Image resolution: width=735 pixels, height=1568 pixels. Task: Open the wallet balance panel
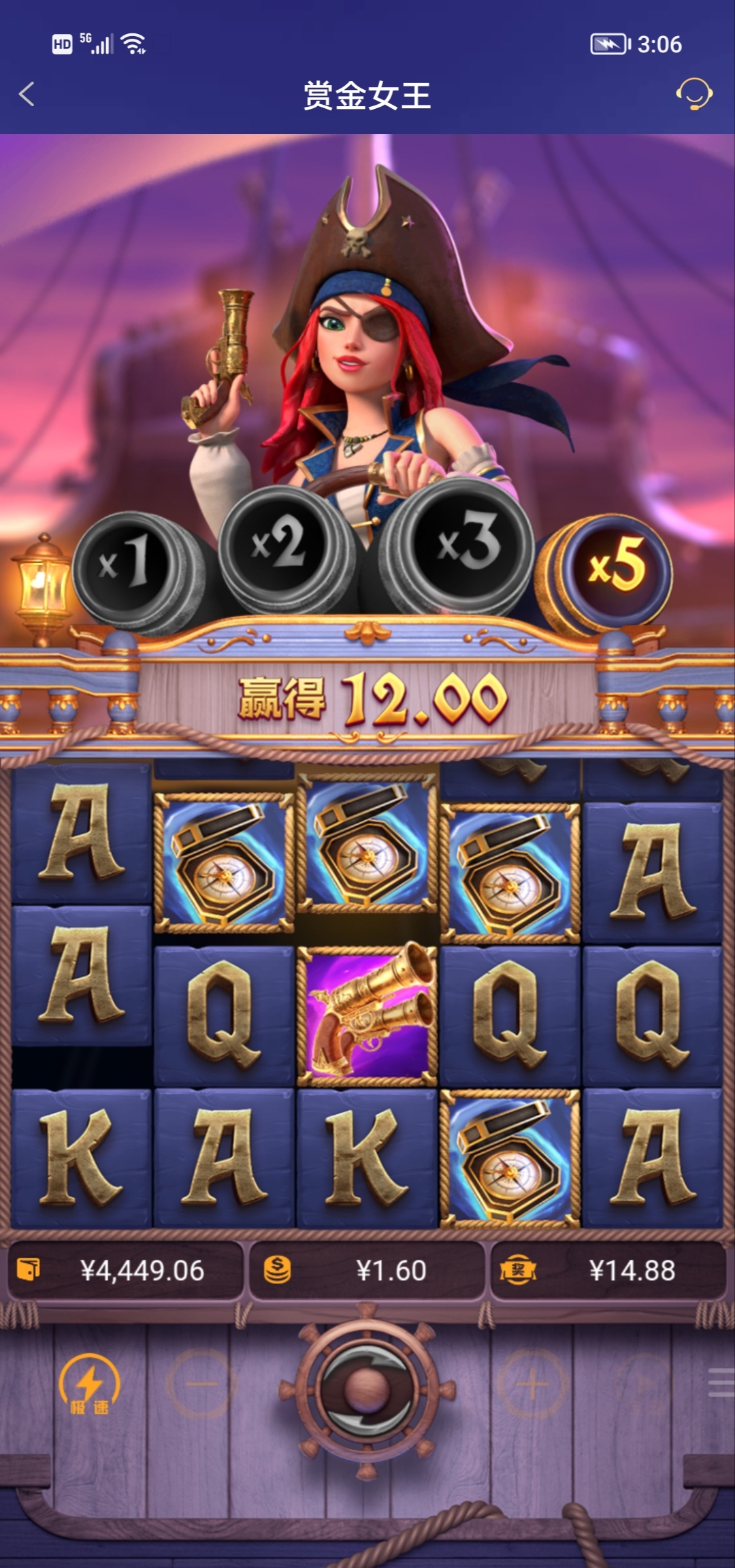tap(125, 1271)
